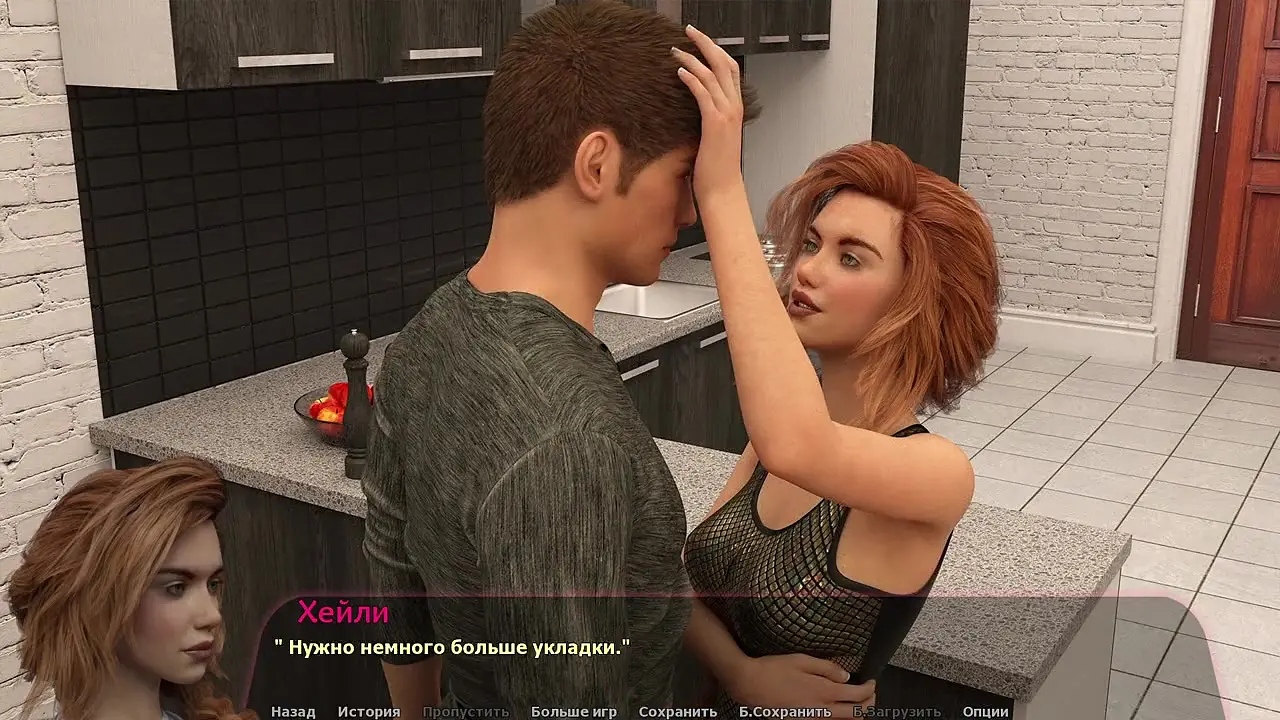
Task: Click the Назад (Back) button
Action: [x=293, y=712]
